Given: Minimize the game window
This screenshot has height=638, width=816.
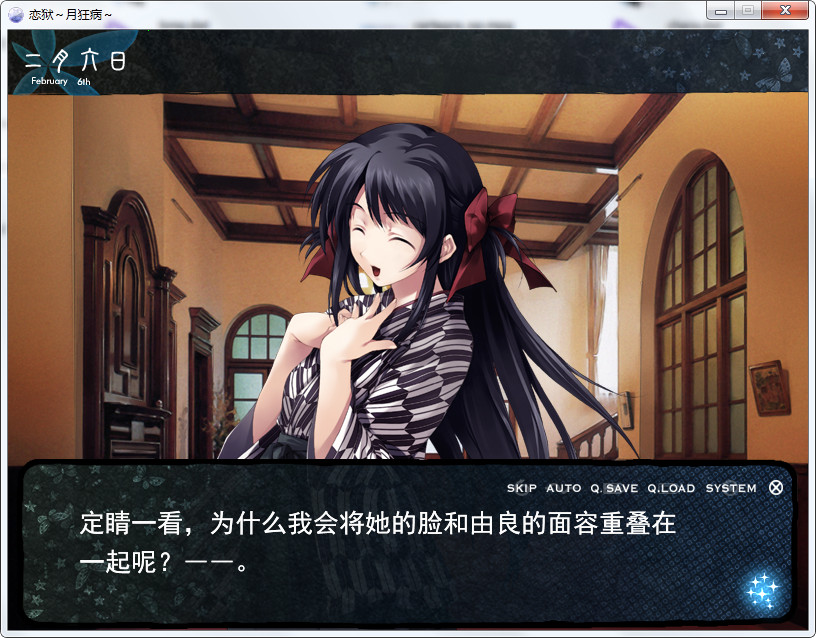Looking at the screenshot, I should click(720, 11).
